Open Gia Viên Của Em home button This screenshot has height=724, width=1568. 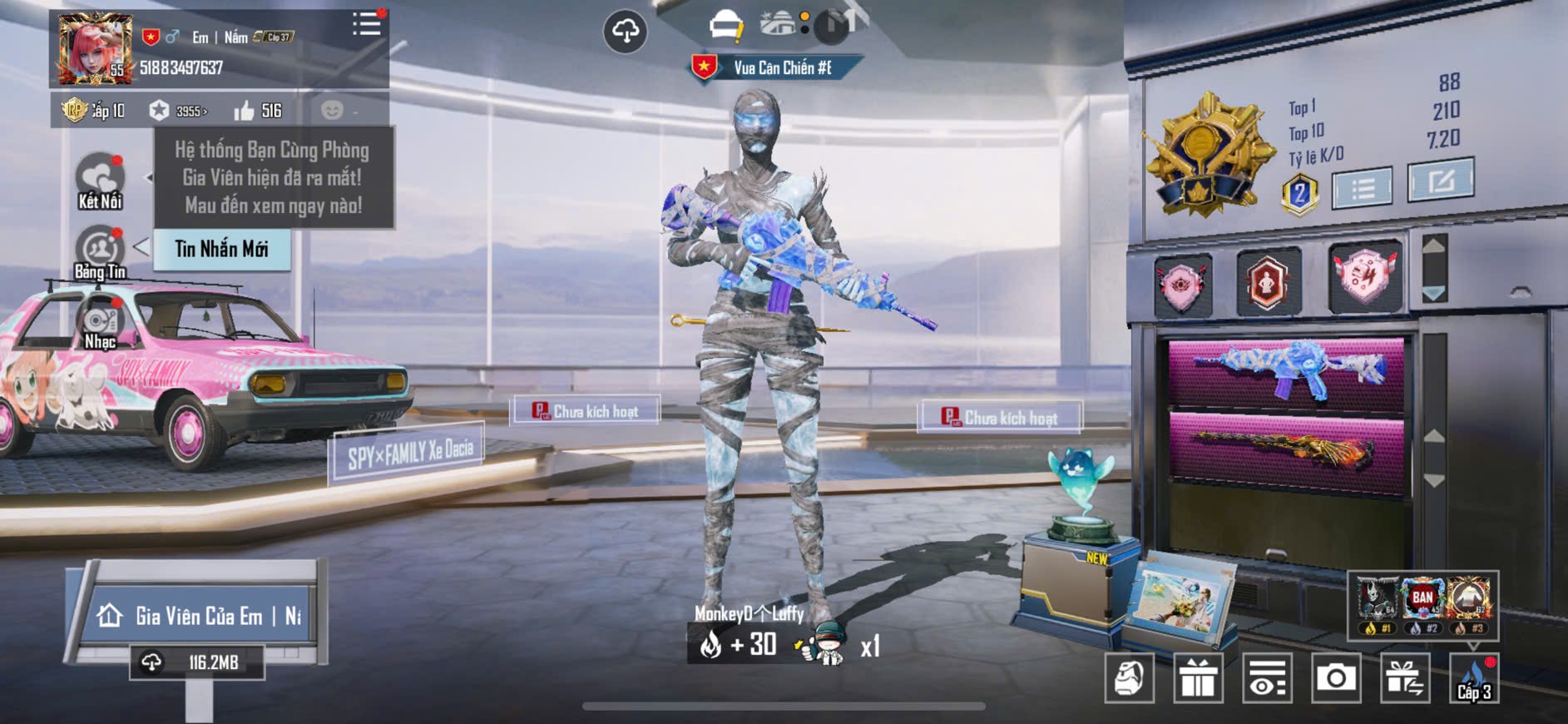click(198, 616)
